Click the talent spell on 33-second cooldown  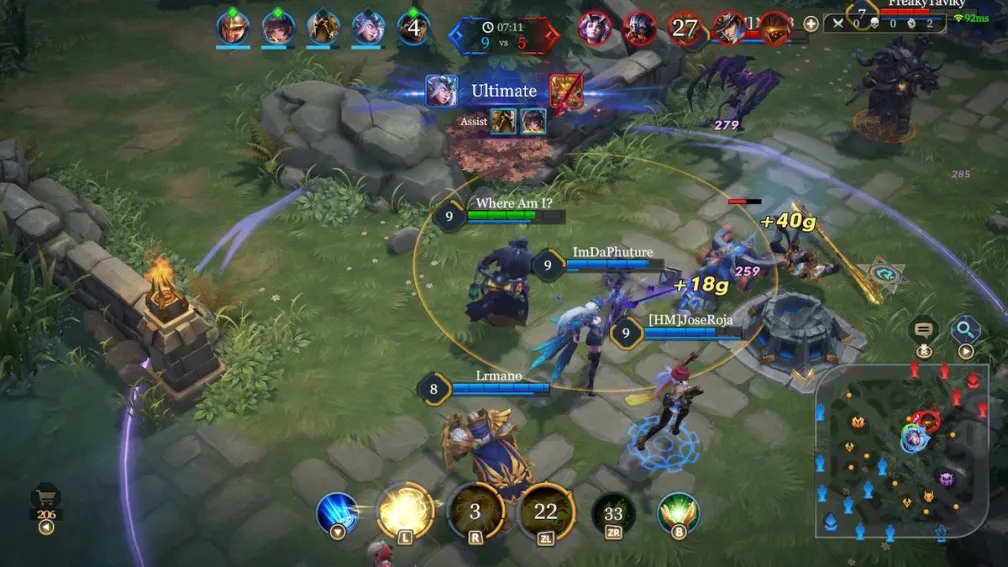613,513
